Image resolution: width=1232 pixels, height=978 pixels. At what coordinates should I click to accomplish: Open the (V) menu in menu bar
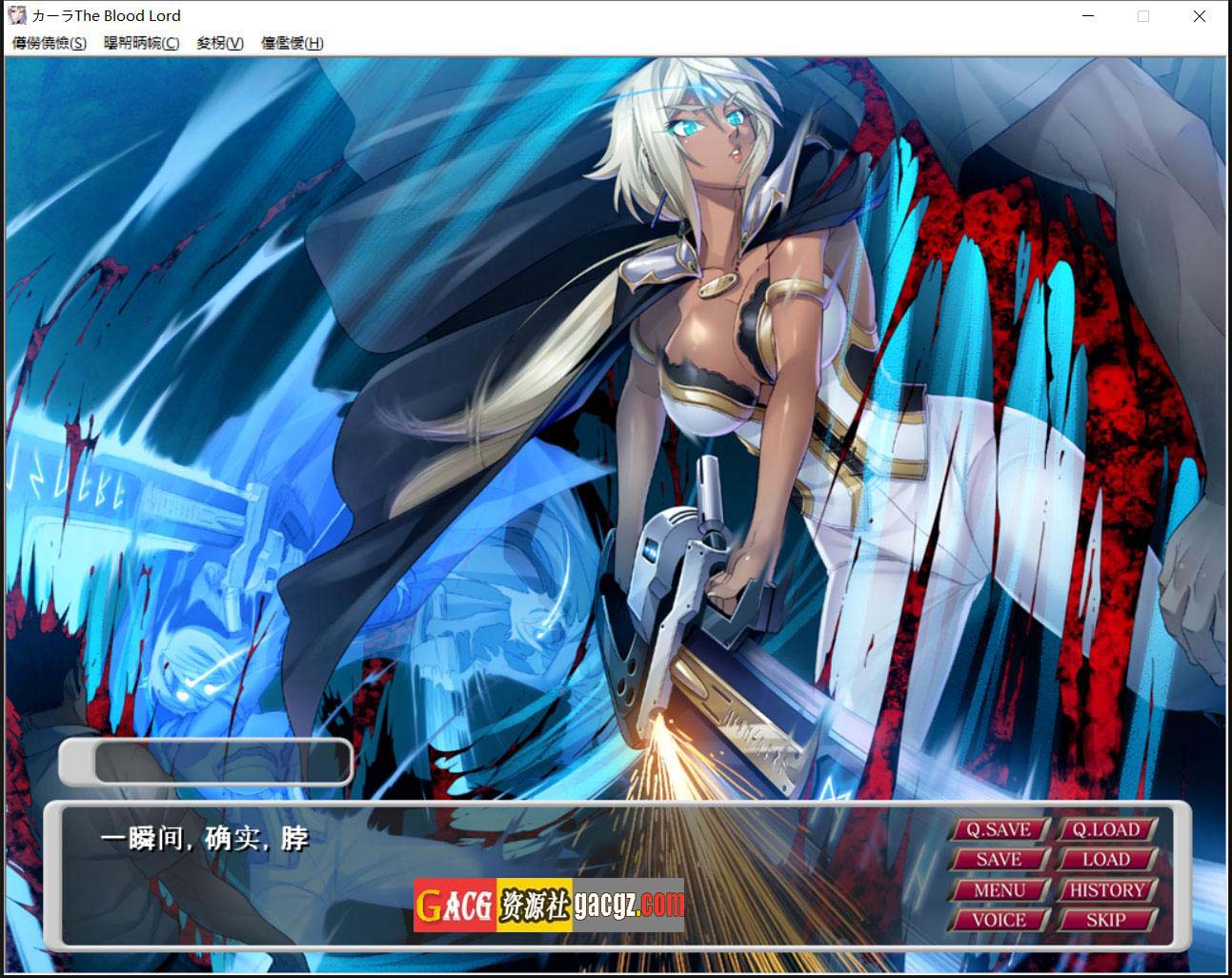(x=220, y=43)
